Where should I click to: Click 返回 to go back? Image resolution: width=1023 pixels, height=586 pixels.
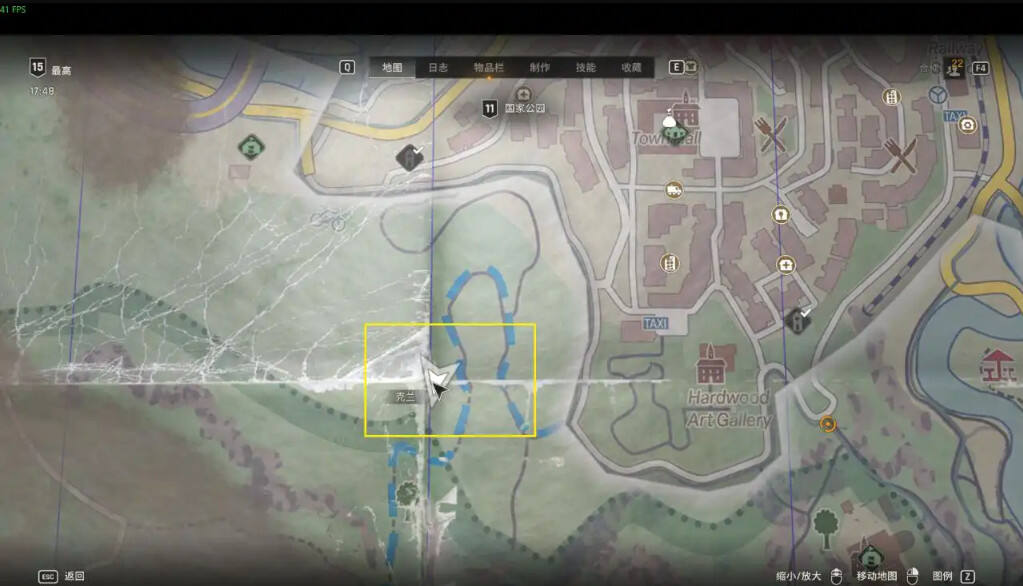point(74,576)
